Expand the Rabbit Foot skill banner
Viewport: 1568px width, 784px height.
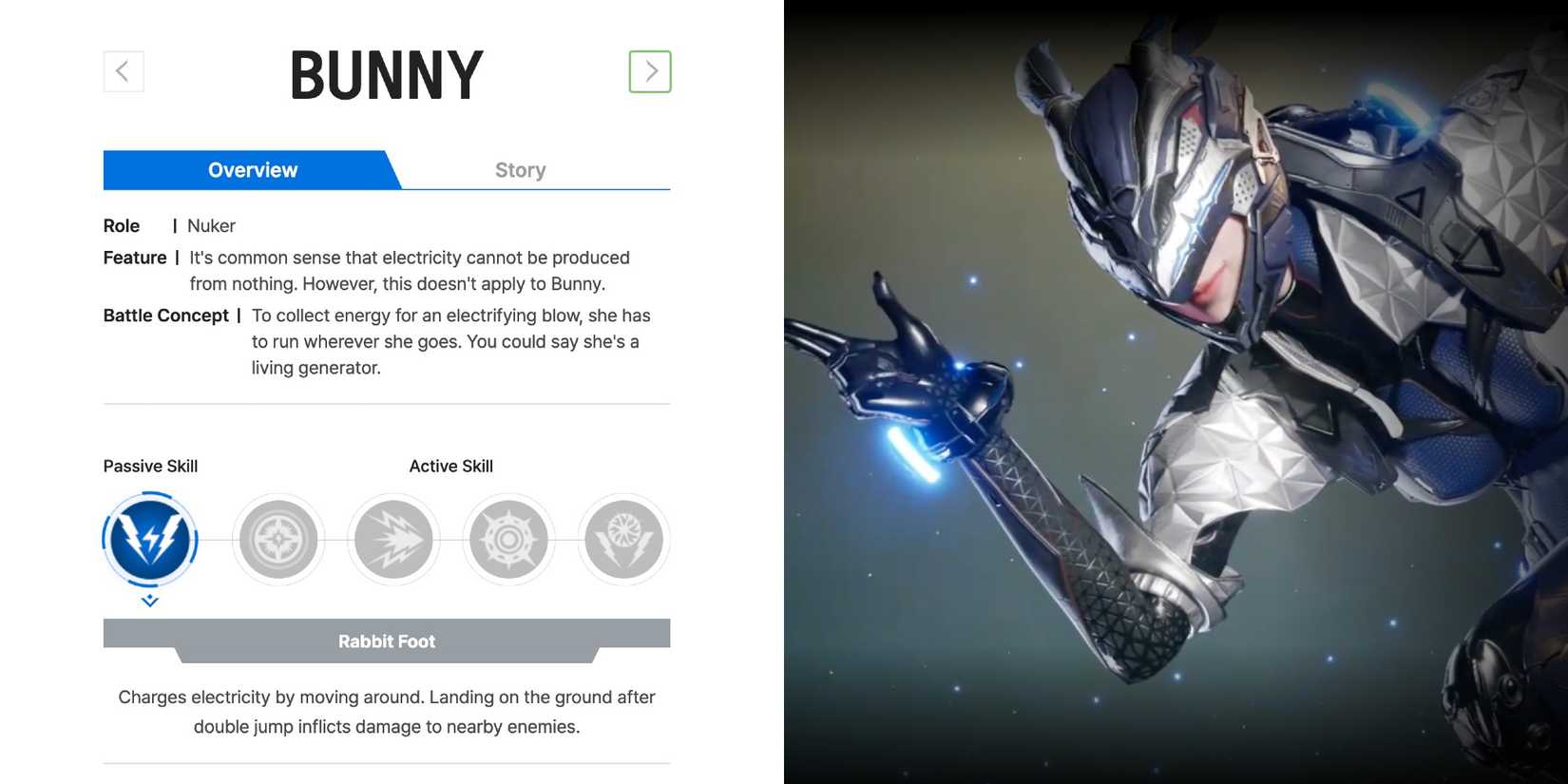[x=386, y=641]
